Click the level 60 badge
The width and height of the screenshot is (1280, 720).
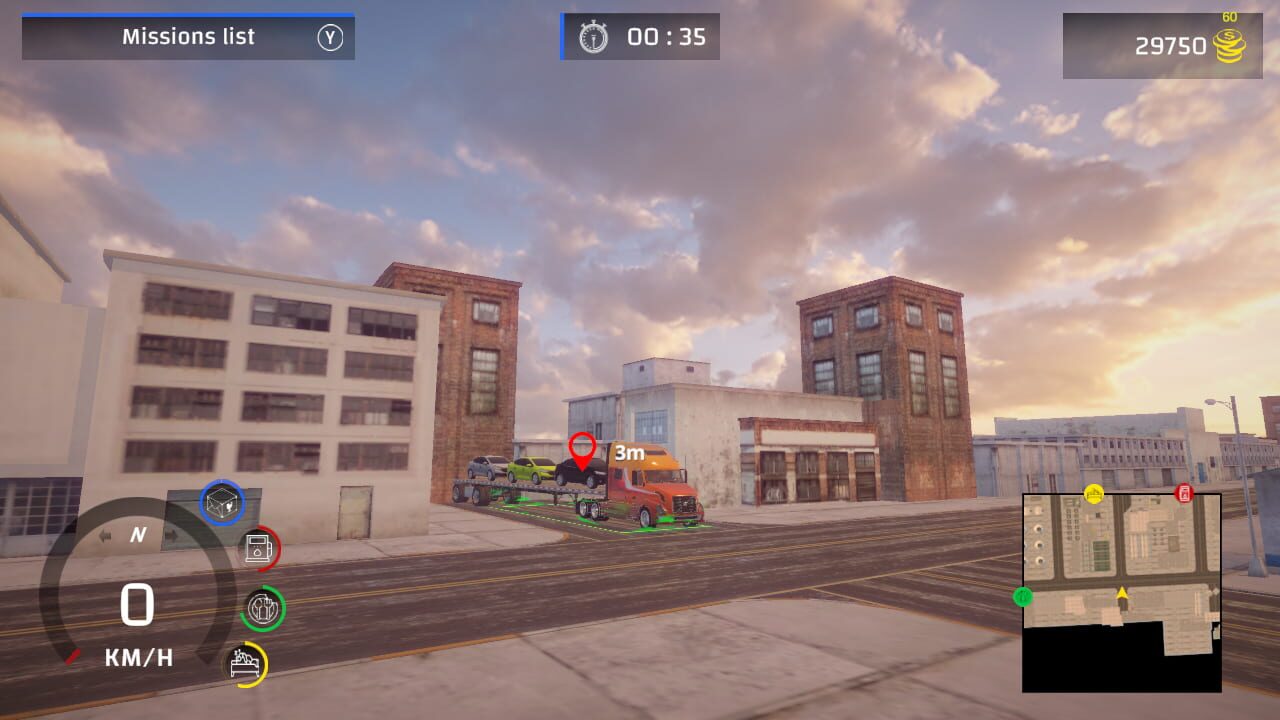tap(1230, 17)
